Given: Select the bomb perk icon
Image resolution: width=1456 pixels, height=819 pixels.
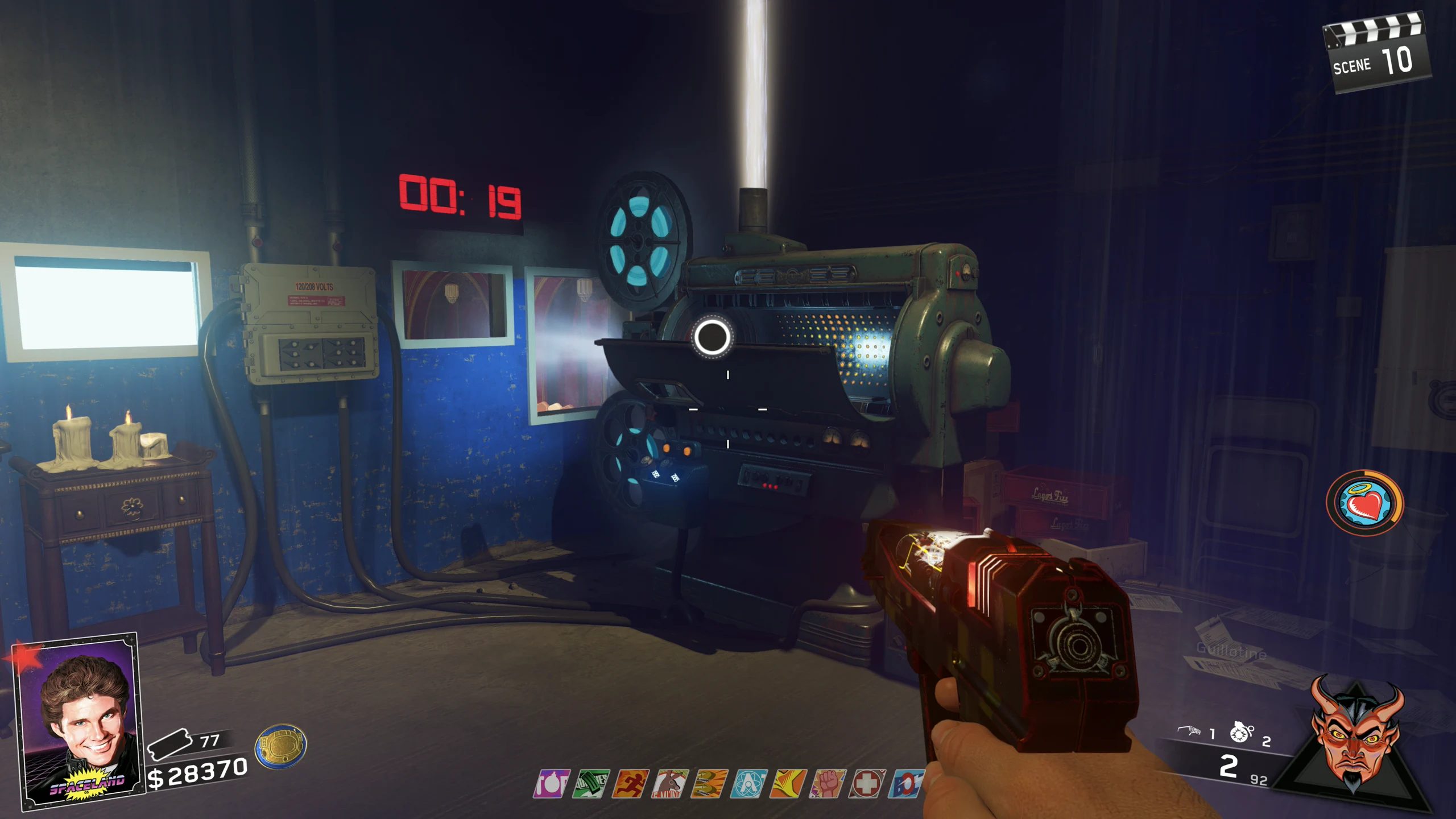Looking at the screenshot, I should tap(551, 784).
